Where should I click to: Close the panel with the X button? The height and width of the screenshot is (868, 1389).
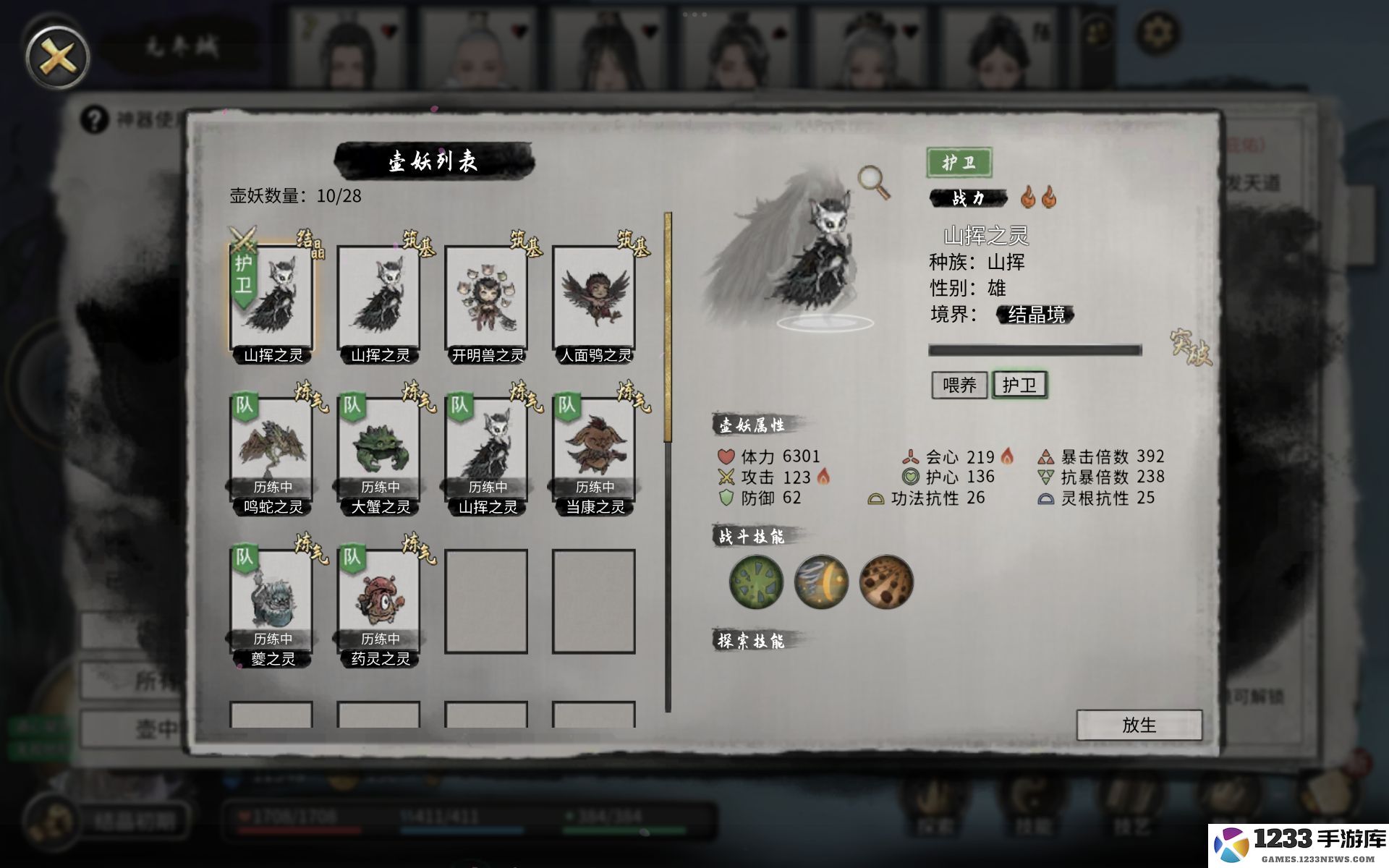(x=57, y=57)
